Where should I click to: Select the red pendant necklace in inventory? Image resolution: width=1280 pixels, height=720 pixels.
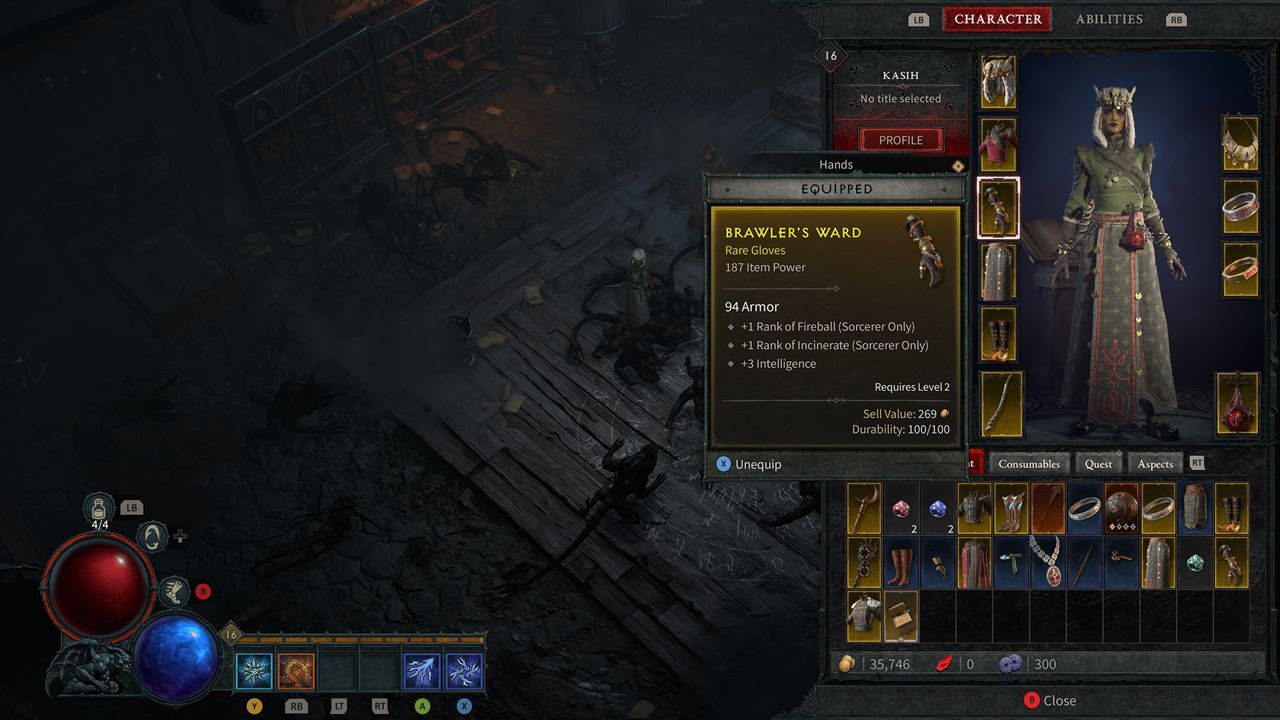click(x=1047, y=561)
